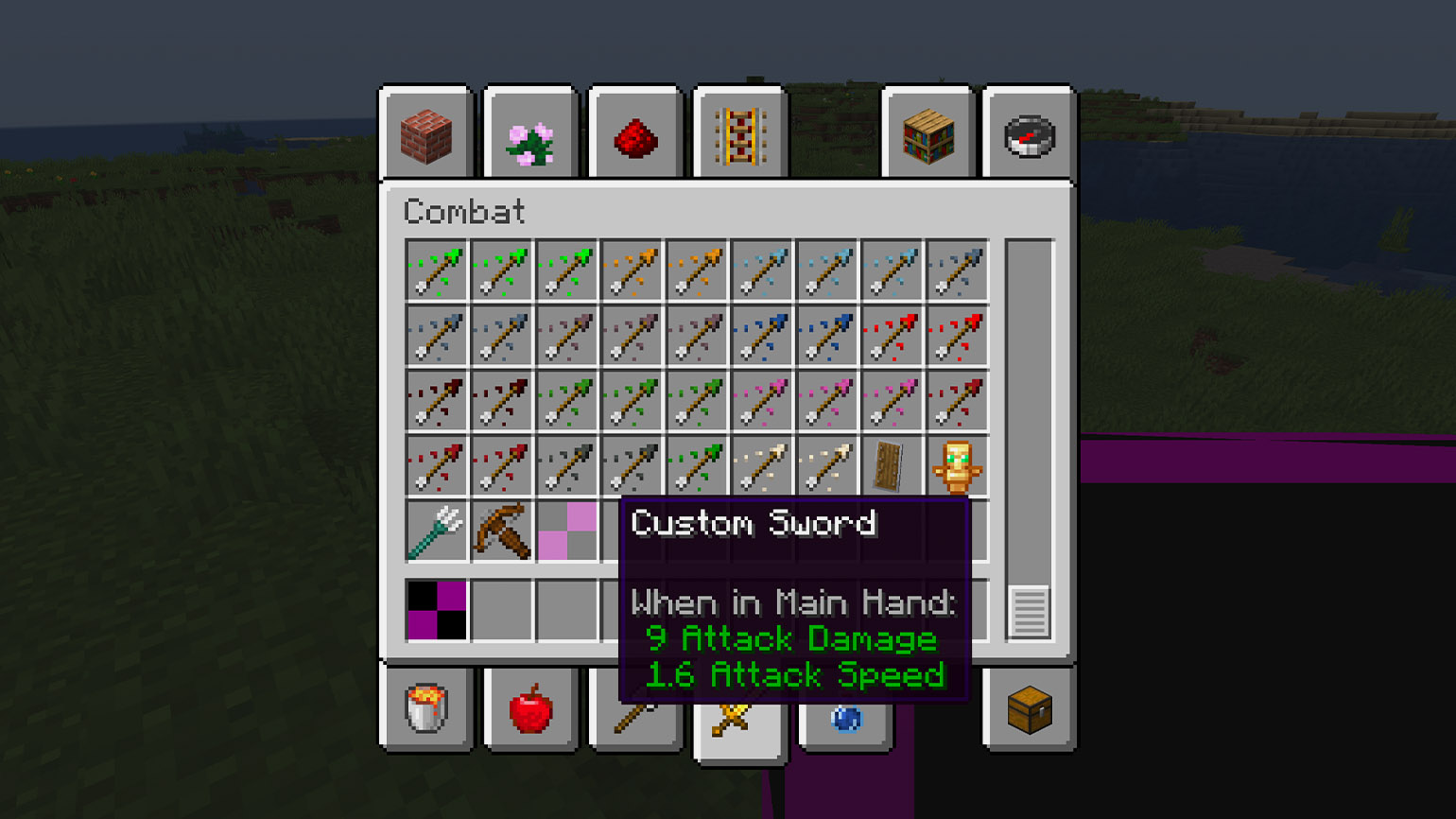The height and width of the screenshot is (819, 1456).
Task: Select the black and magenta checkered item
Action: pos(436,610)
